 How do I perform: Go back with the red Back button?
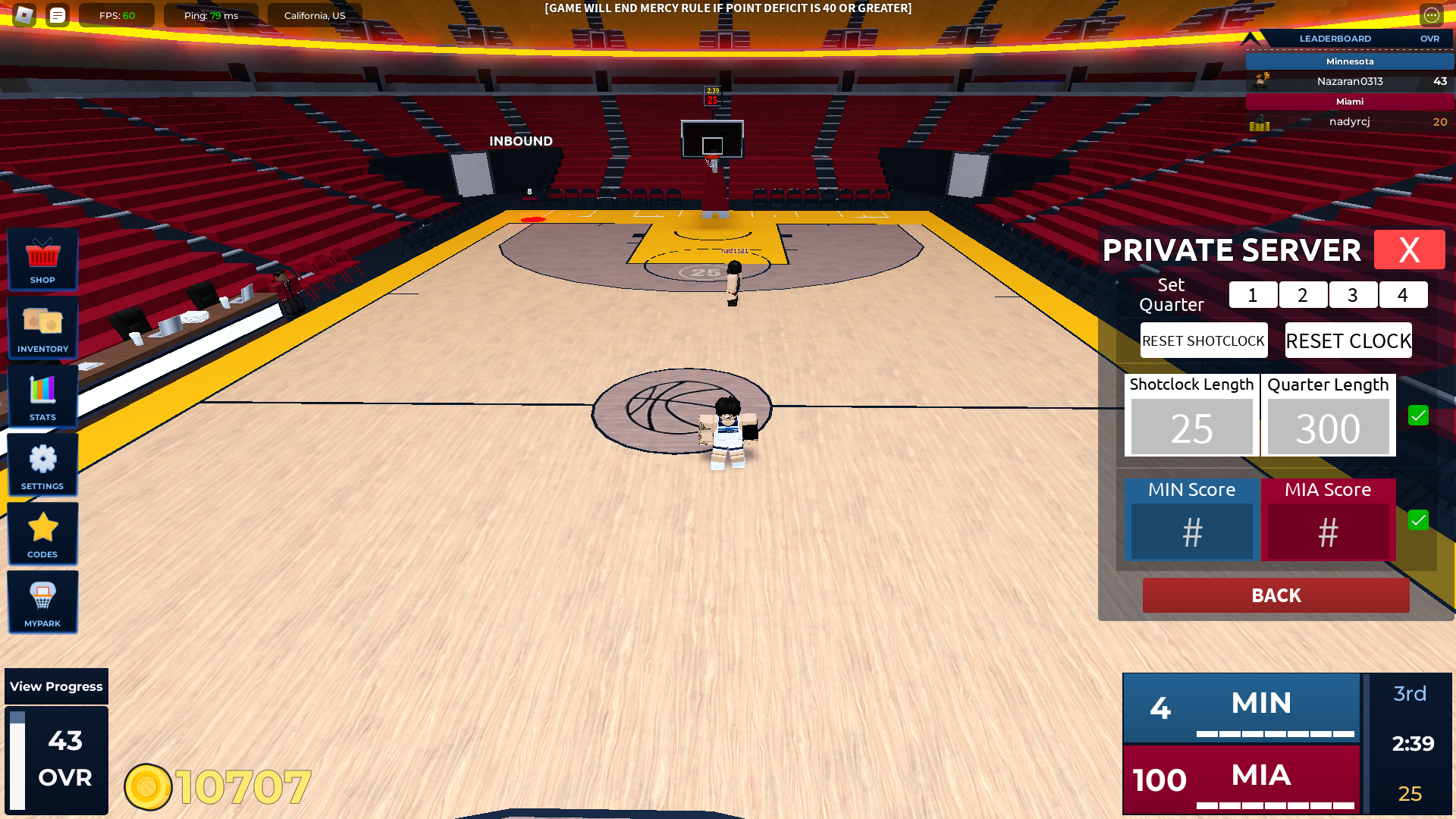[1276, 595]
